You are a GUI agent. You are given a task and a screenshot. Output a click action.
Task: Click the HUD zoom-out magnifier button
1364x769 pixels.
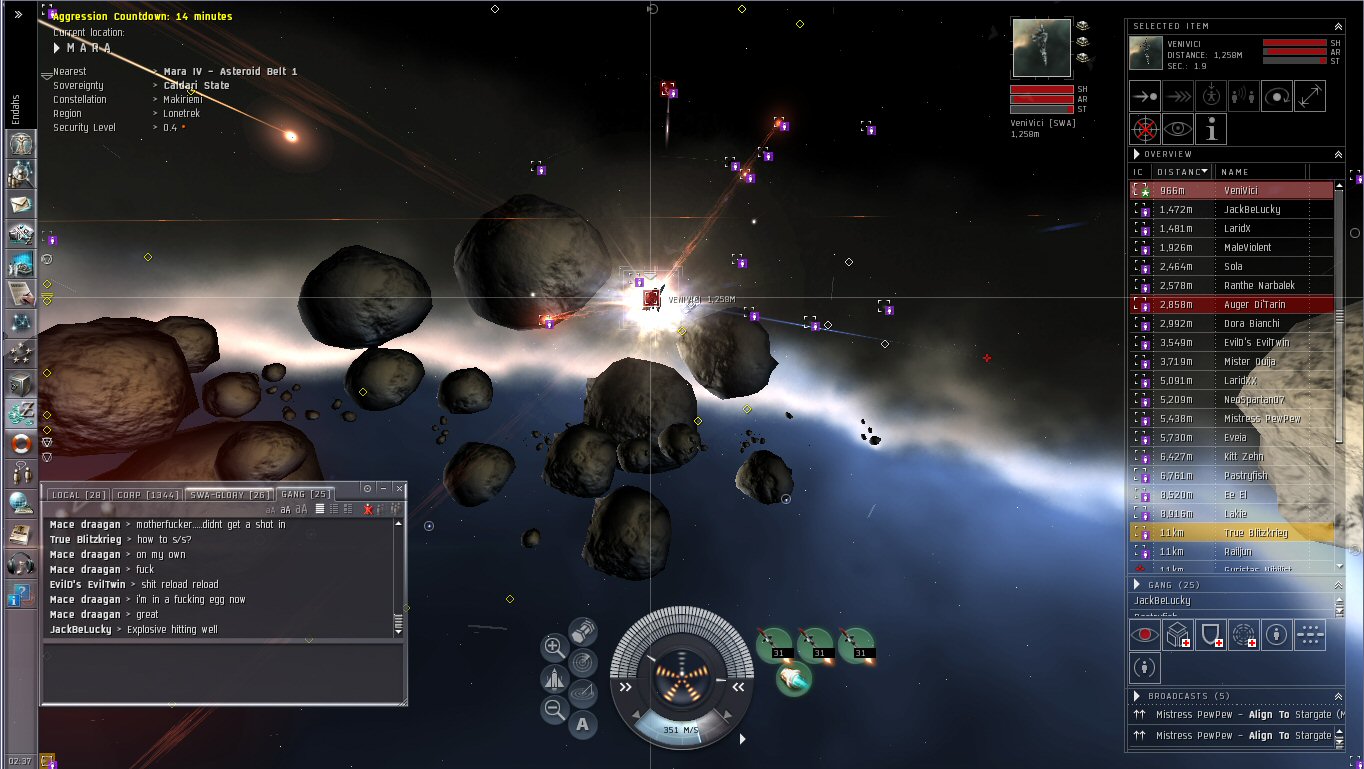pyautogui.click(x=554, y=710)
